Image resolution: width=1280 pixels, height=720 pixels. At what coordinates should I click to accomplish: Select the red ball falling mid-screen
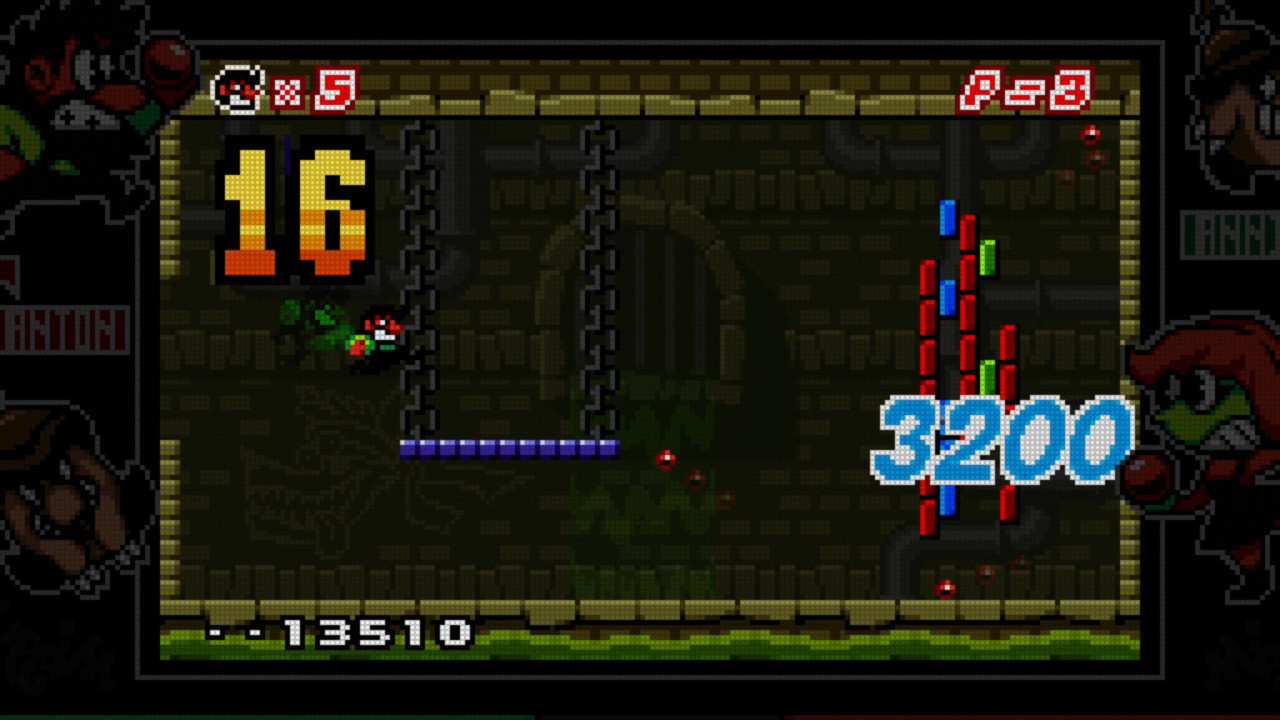click(x=667, y=459)
